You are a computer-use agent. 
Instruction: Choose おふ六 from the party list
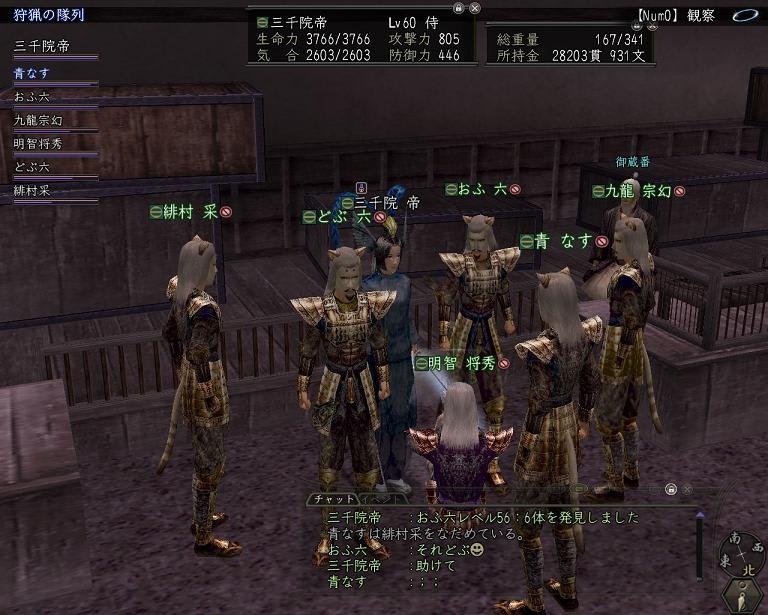31,97
